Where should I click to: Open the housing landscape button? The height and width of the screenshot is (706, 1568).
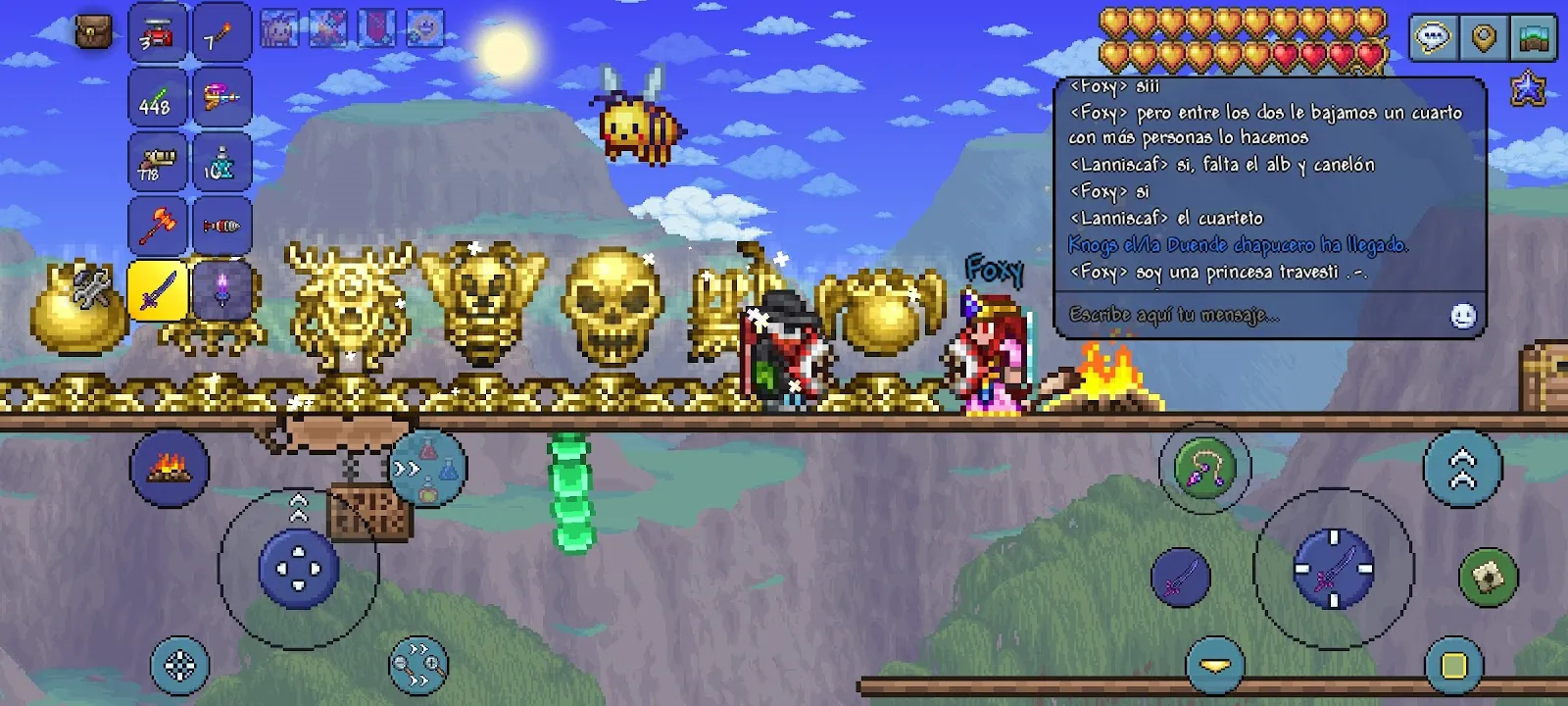click(x=1535, y=38)
